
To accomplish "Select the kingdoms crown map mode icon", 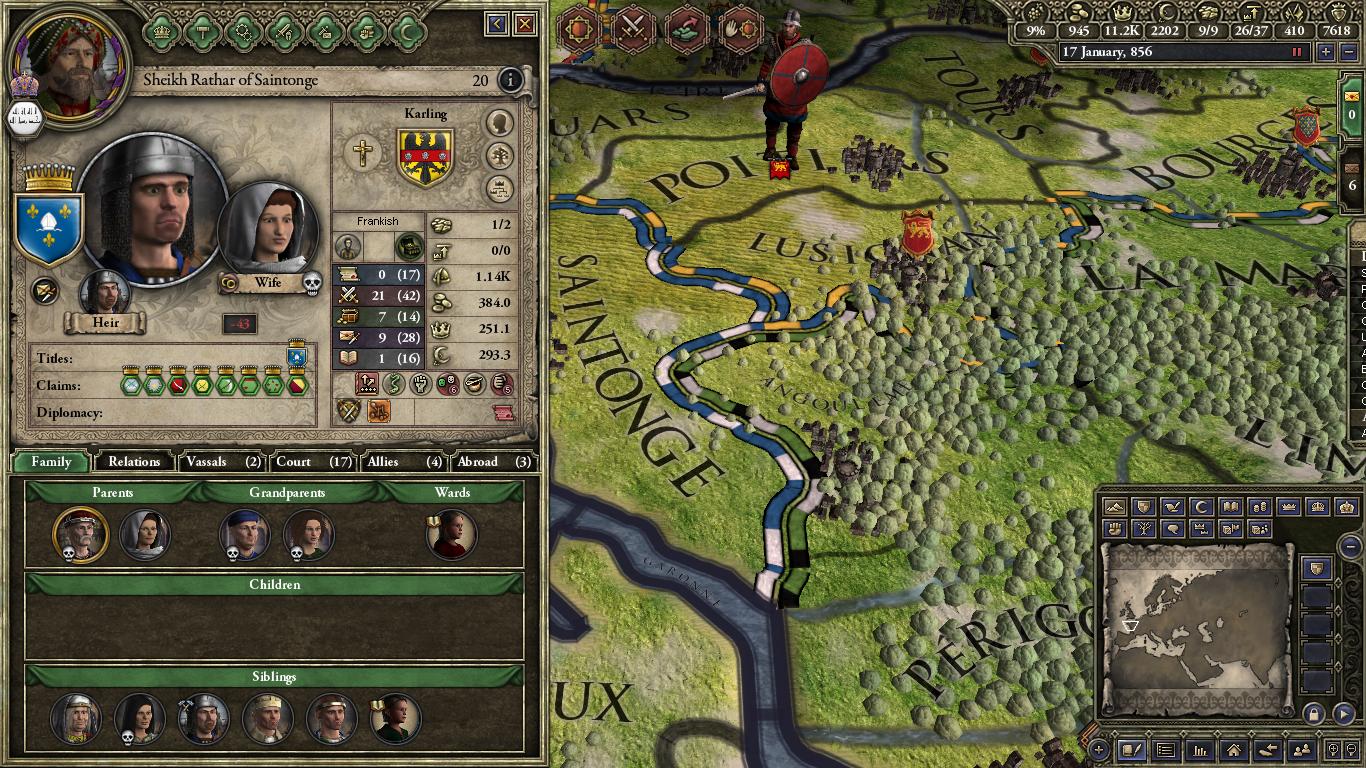I will point(1318,507).
